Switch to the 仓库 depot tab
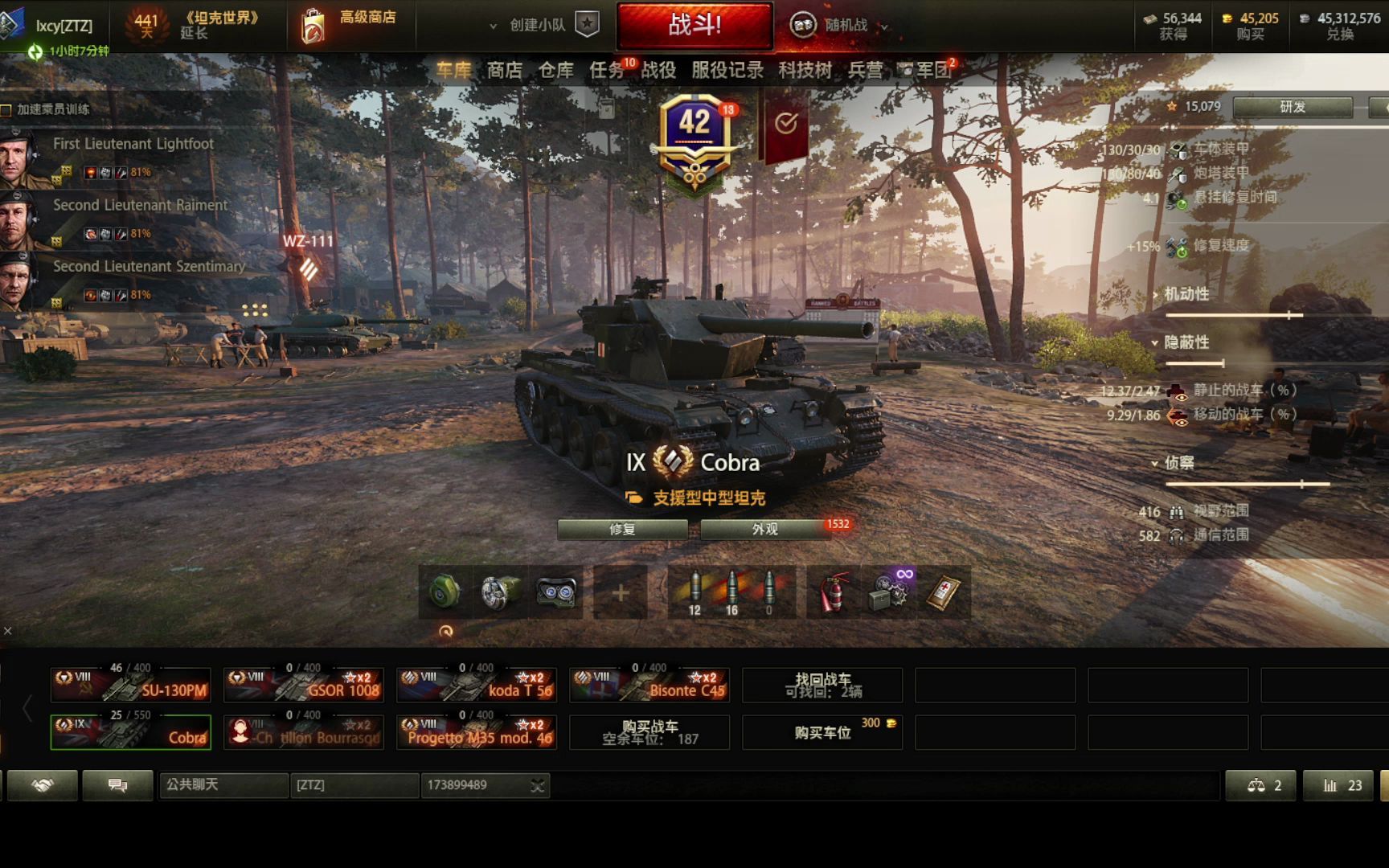The height and width of the screenshot is (868, 1389). (555, 71)
